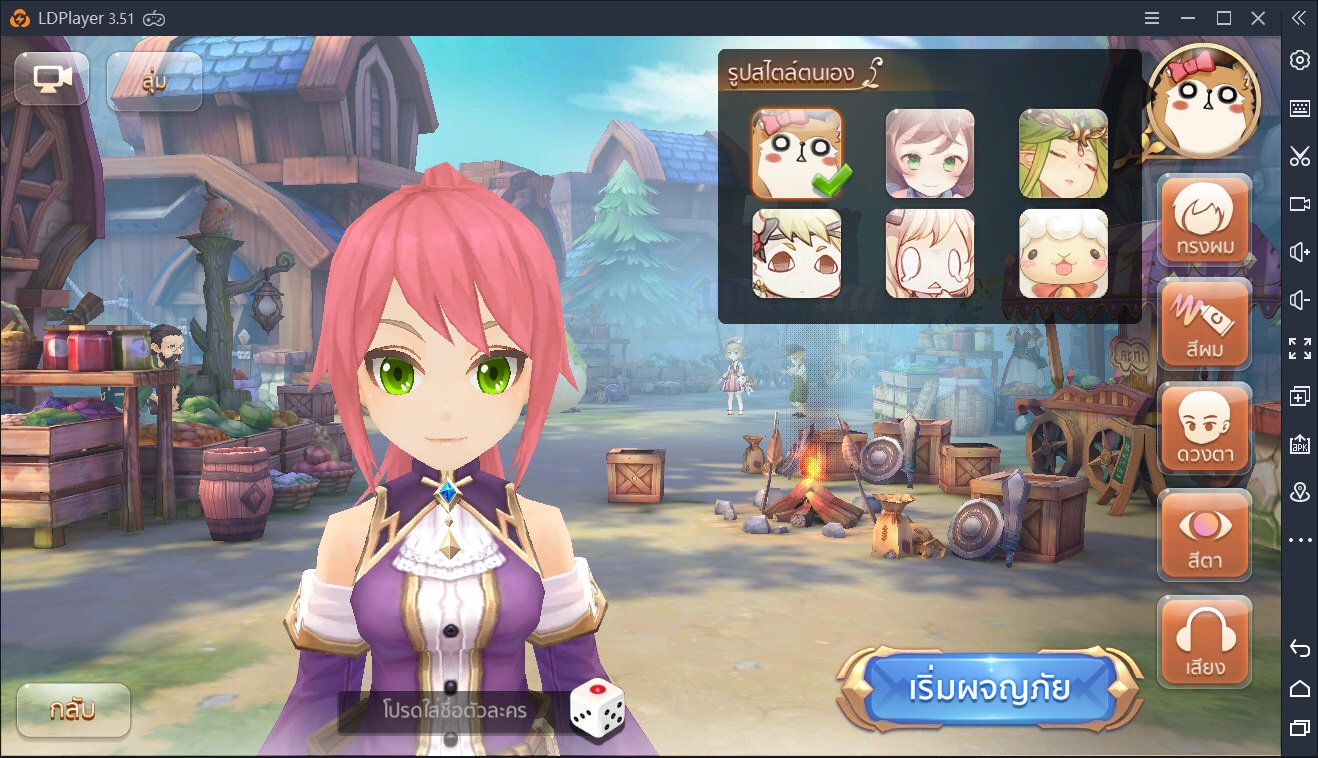
Task: Choose the brown-haired green-eyed girl portrait
Action: tap(930, 153)
